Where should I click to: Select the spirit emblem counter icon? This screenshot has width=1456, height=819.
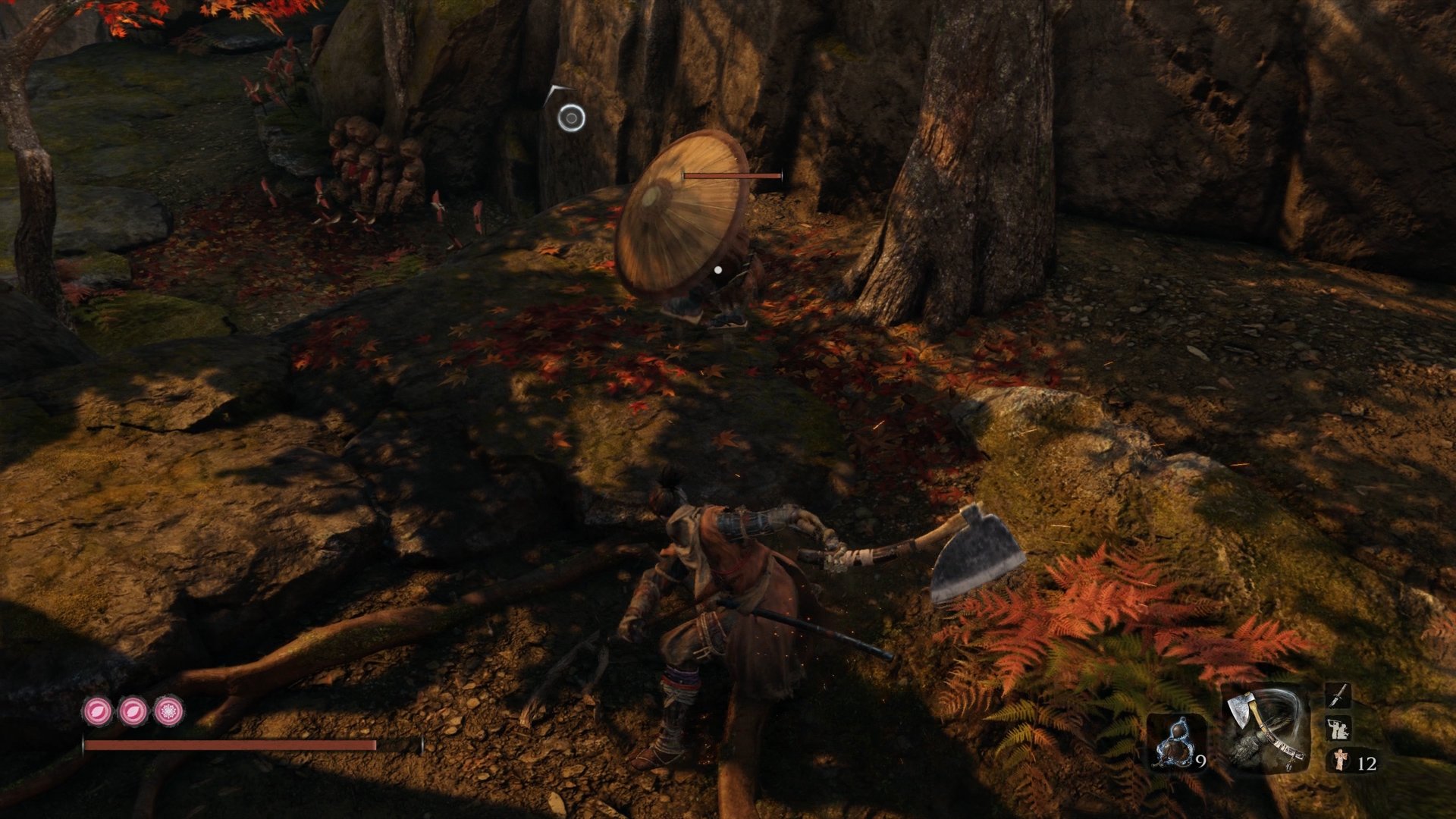click(x=1339, y=761)
